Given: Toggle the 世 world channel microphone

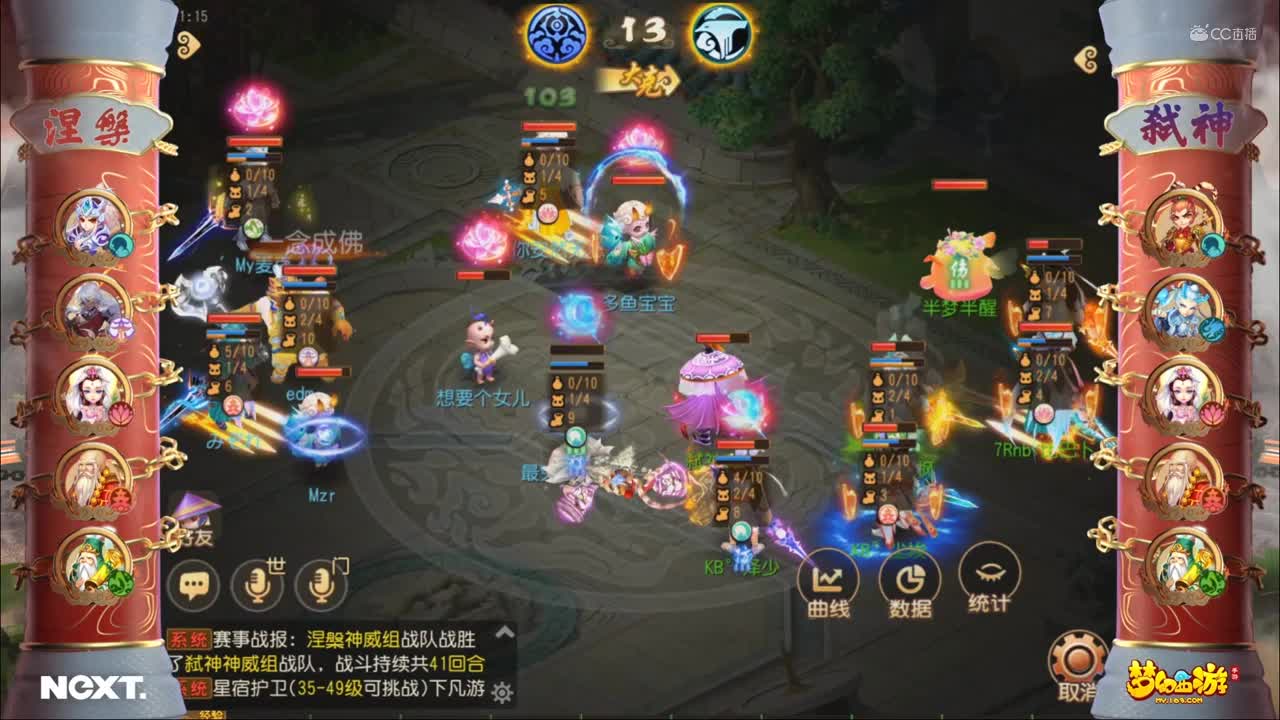Looking at the screenshot, I should [258, 585].
